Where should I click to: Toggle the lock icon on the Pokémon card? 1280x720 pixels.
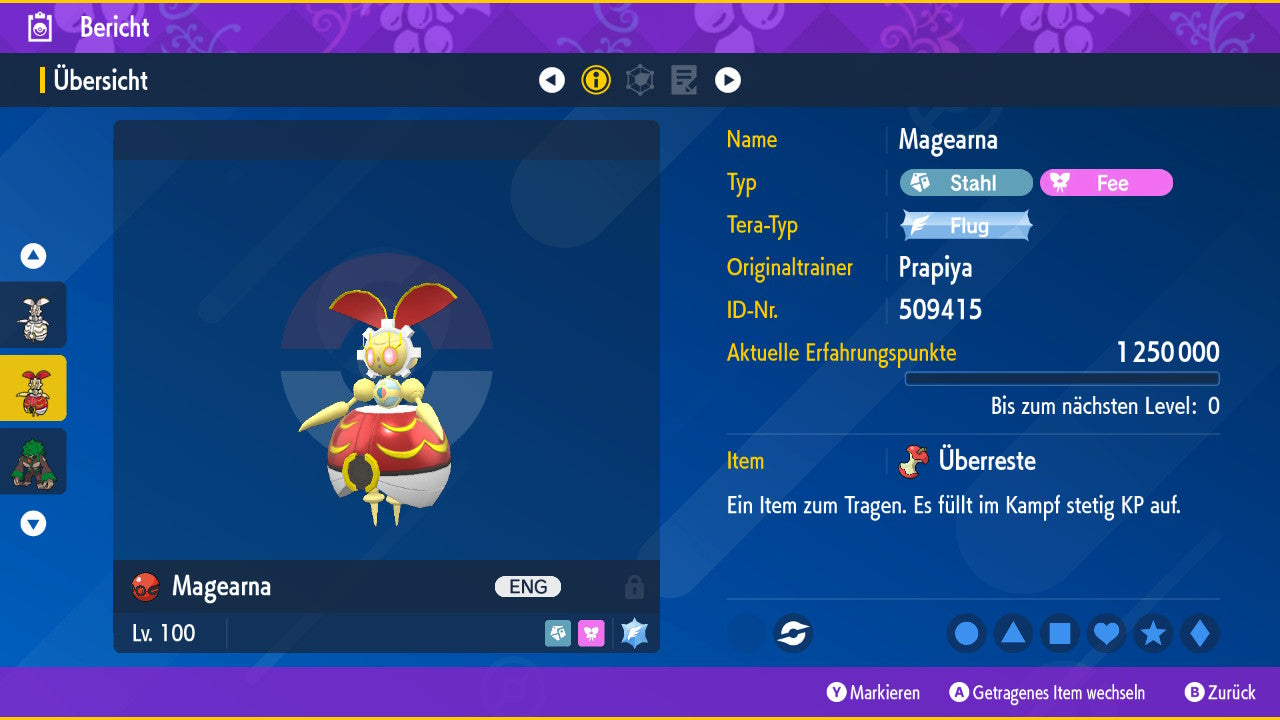[636, 587]
